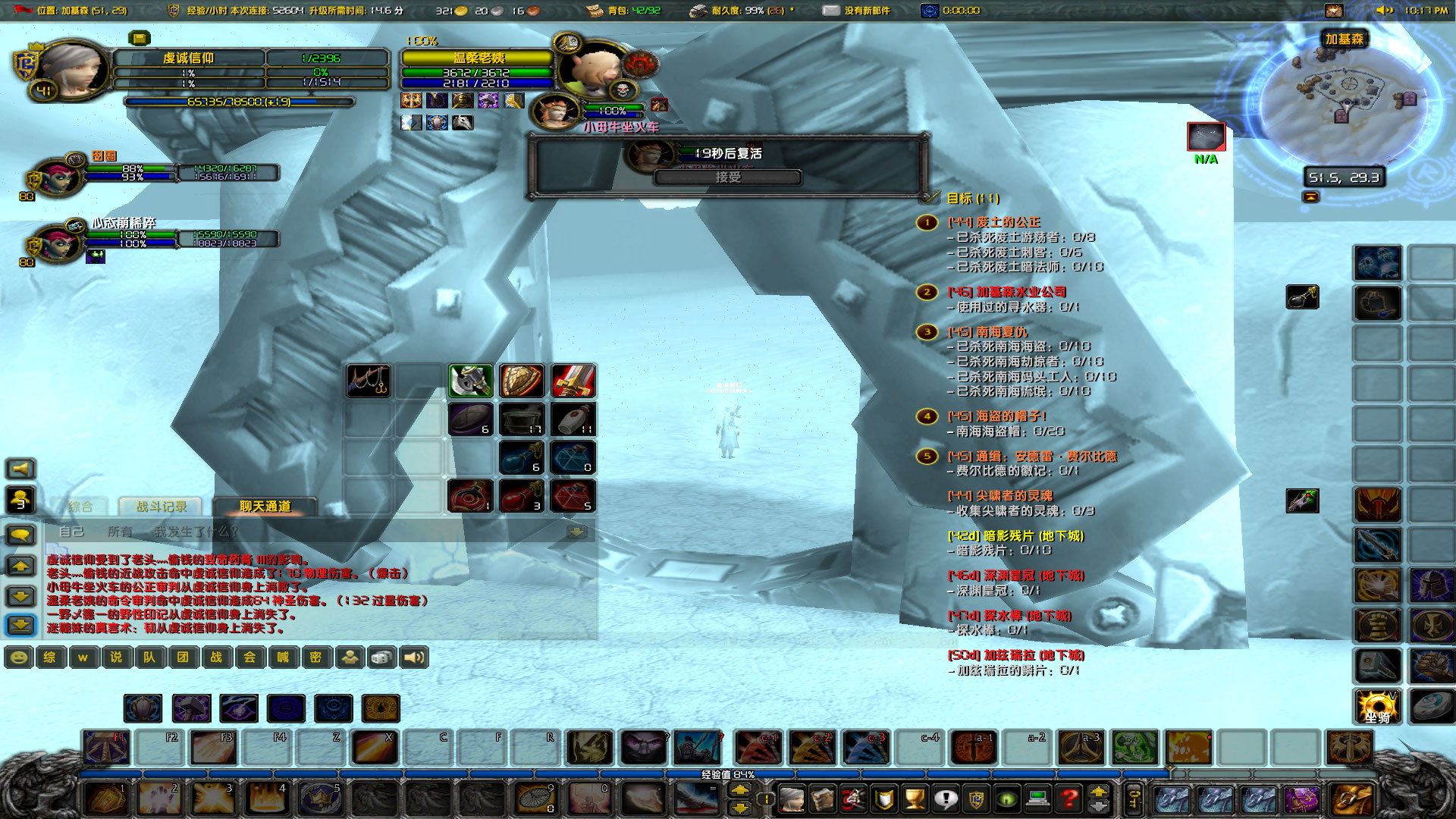Open the smiley emote icon in chat bar

tap(17, 657)
